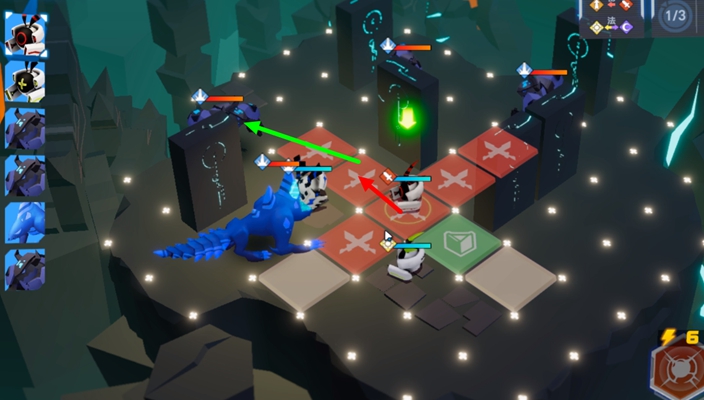The height and width of the screenshot is (400, 704).
Task: Select the yellow-cross robot portrait in turn order
Action: (24, 80)
